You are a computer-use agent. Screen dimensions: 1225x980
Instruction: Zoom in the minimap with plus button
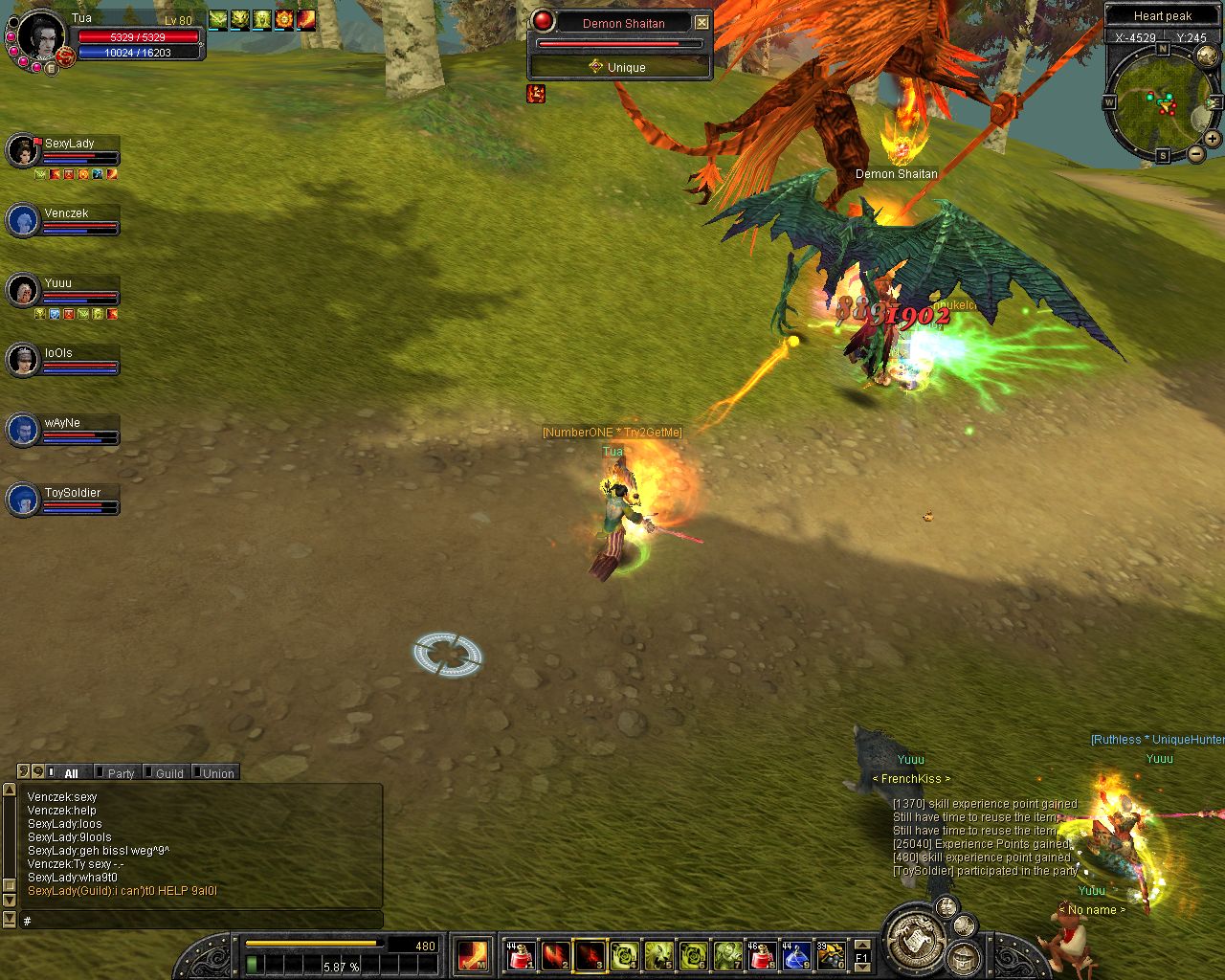(x=1213, y=139)
